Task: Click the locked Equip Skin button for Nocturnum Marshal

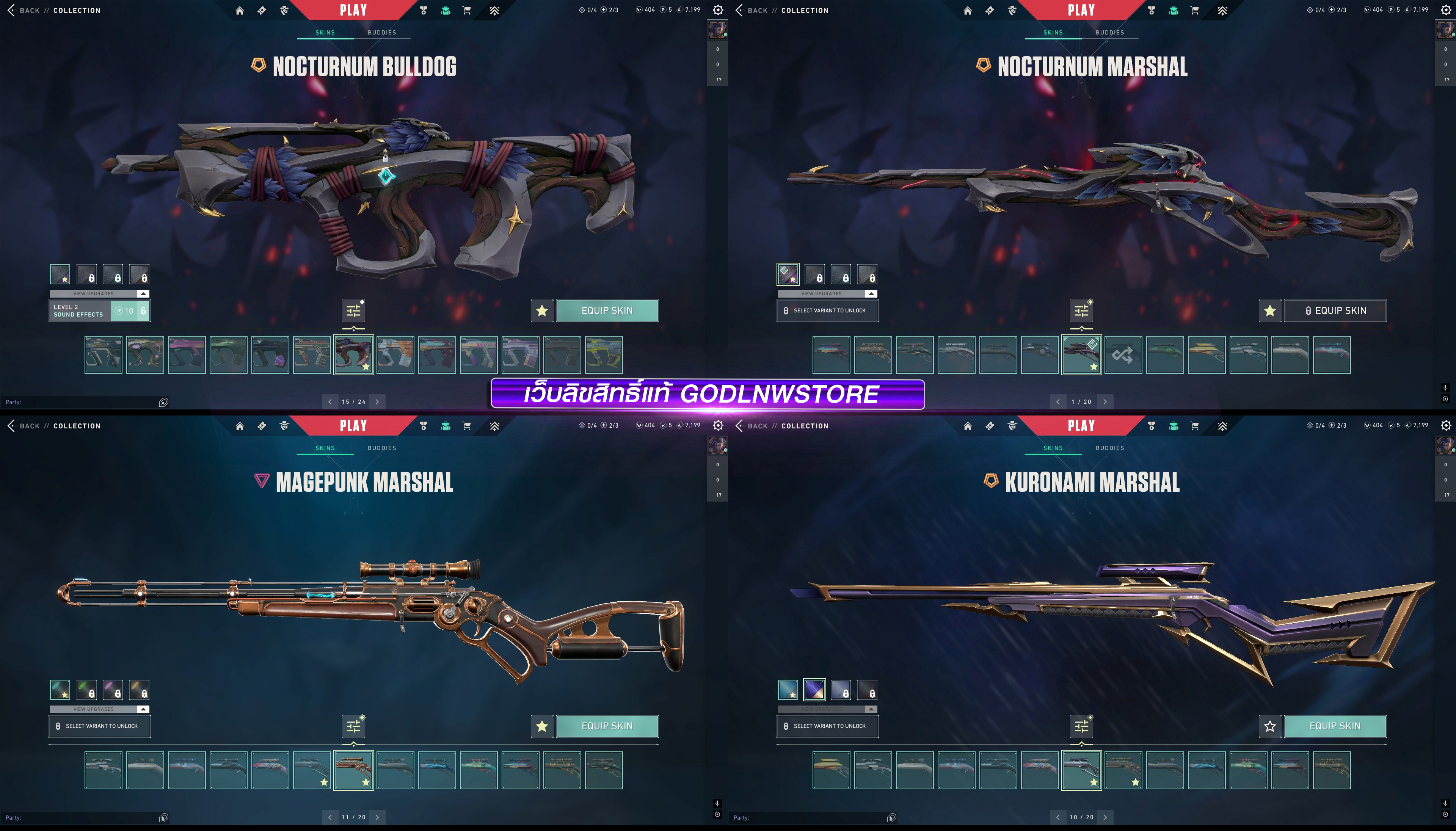Action: 1334,310
